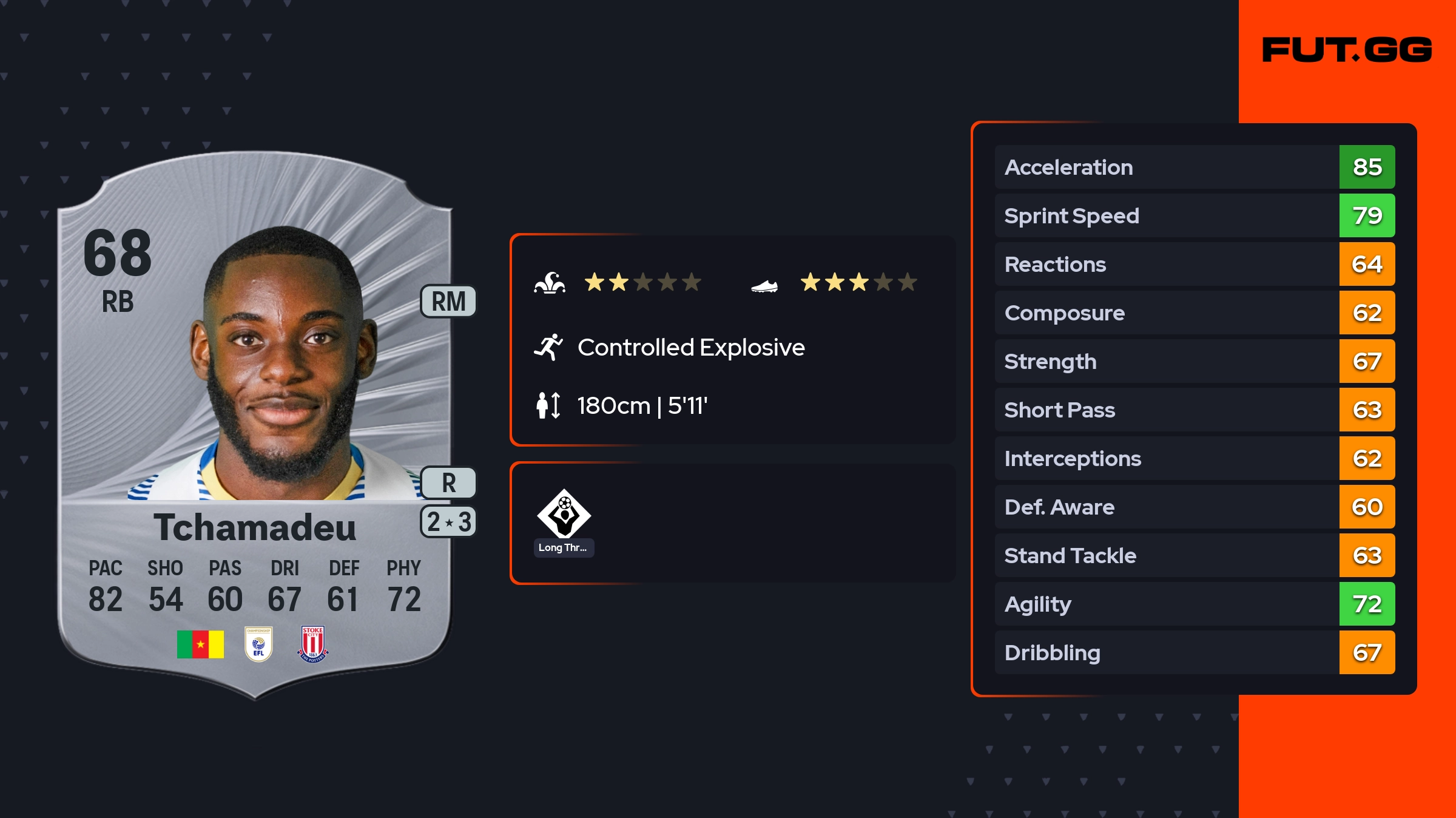Choose the EFL Championship league badge
The image size is (1456, 818).
(258, 644)
